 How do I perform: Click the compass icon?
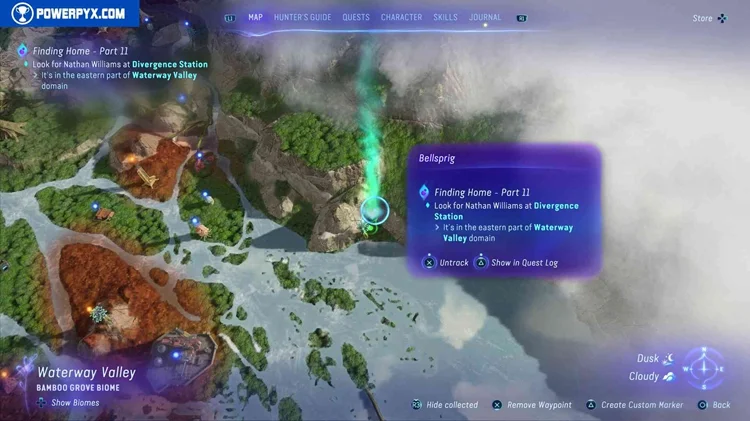coord(705,367)
